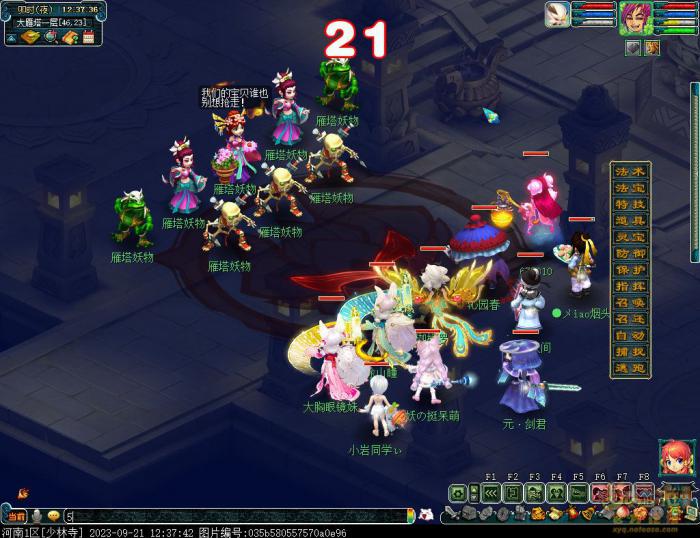Select the 法宝 battle command
Viewport: 700px width, 538px height.
pyautogui.click(x=630, y=188)
